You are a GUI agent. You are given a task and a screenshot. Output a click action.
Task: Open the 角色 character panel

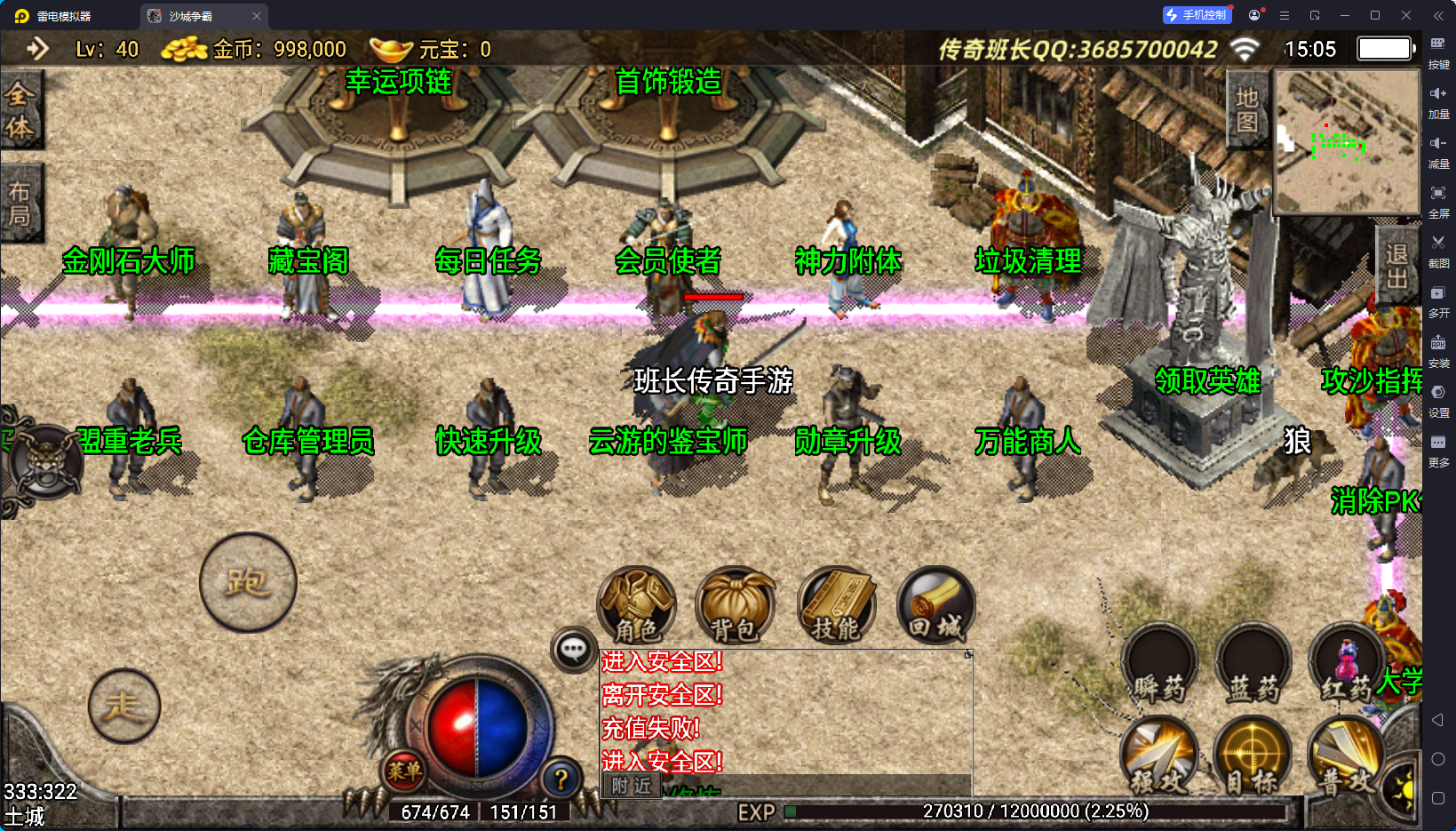click(636, 605)
